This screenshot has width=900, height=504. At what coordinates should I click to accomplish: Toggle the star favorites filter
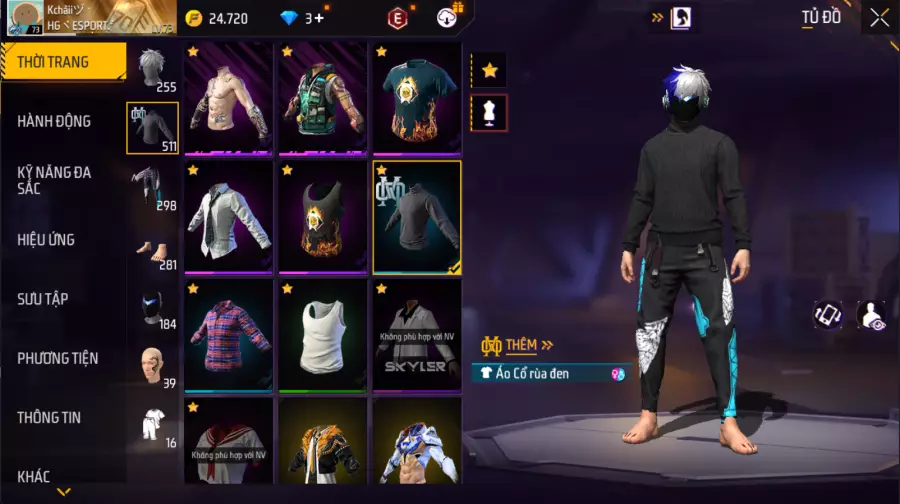489,70
